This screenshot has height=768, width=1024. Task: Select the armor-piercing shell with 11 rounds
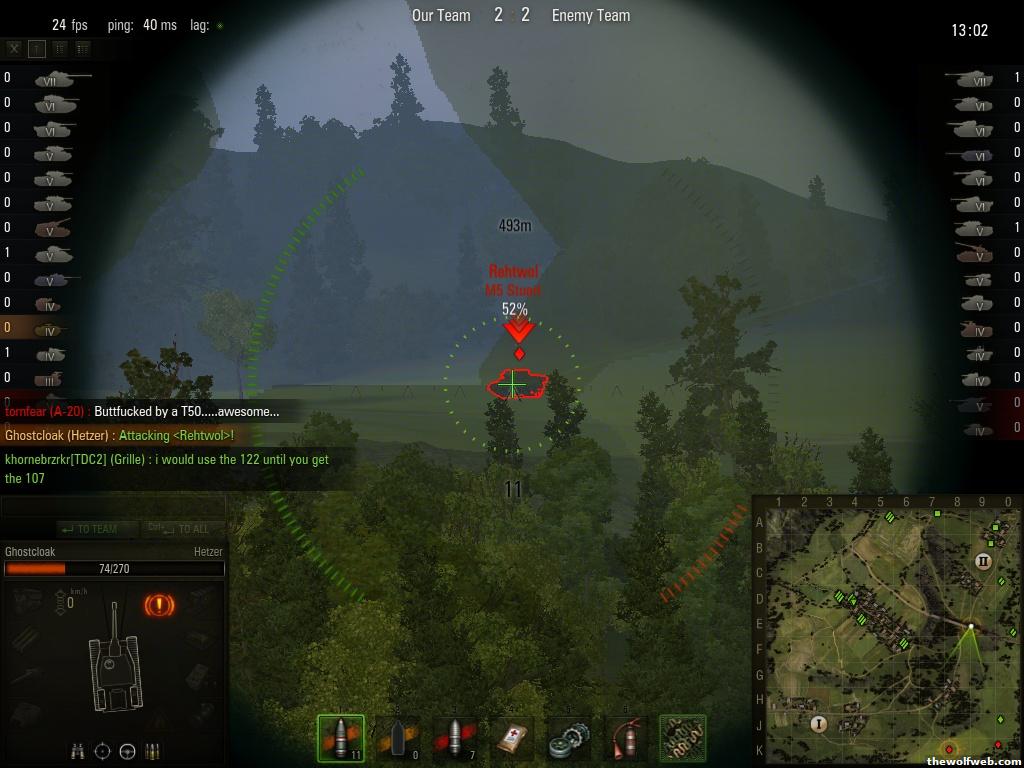(x=341, y=740)
